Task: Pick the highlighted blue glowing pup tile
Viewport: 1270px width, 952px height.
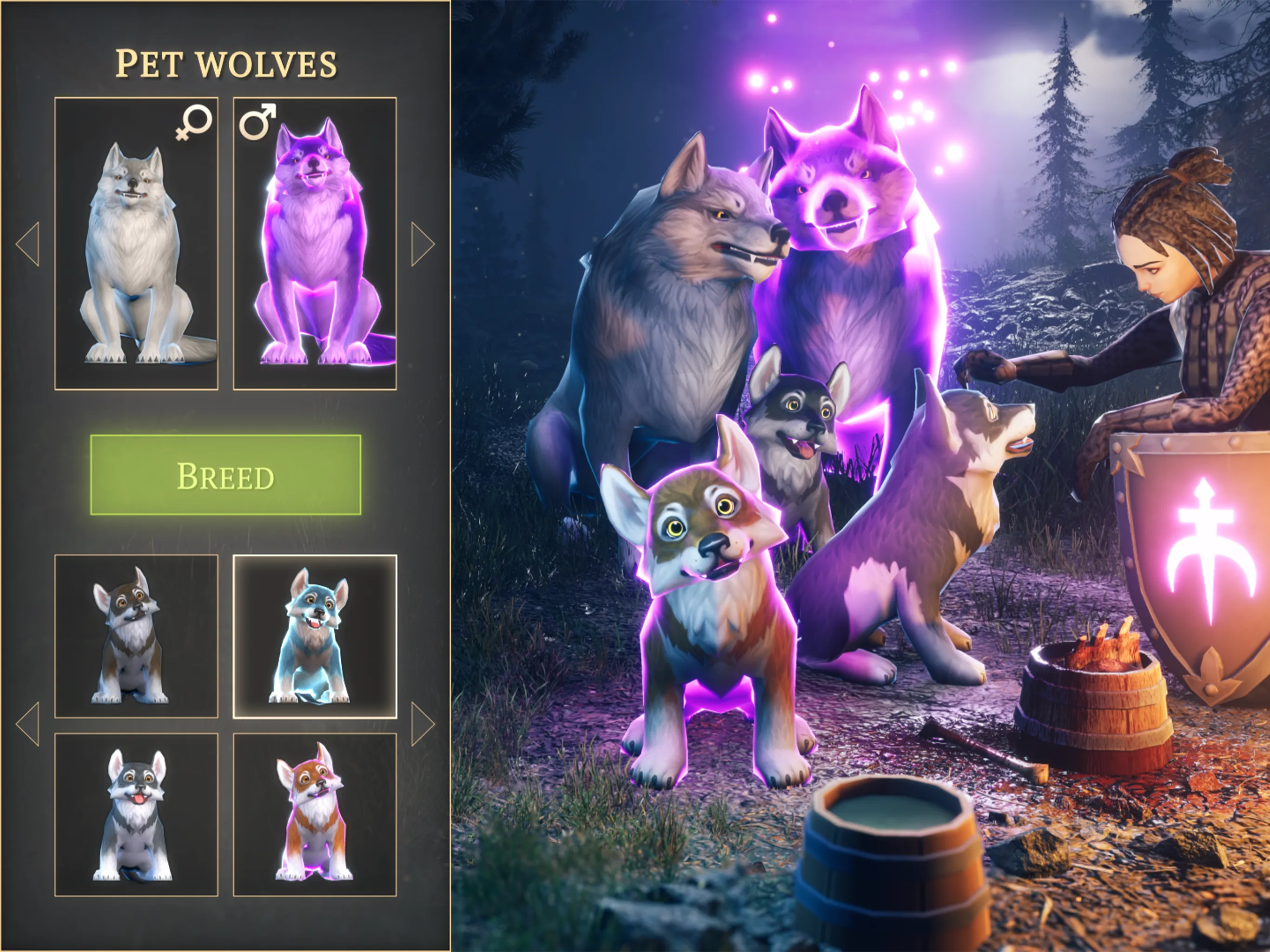Action: coord(315,636)
